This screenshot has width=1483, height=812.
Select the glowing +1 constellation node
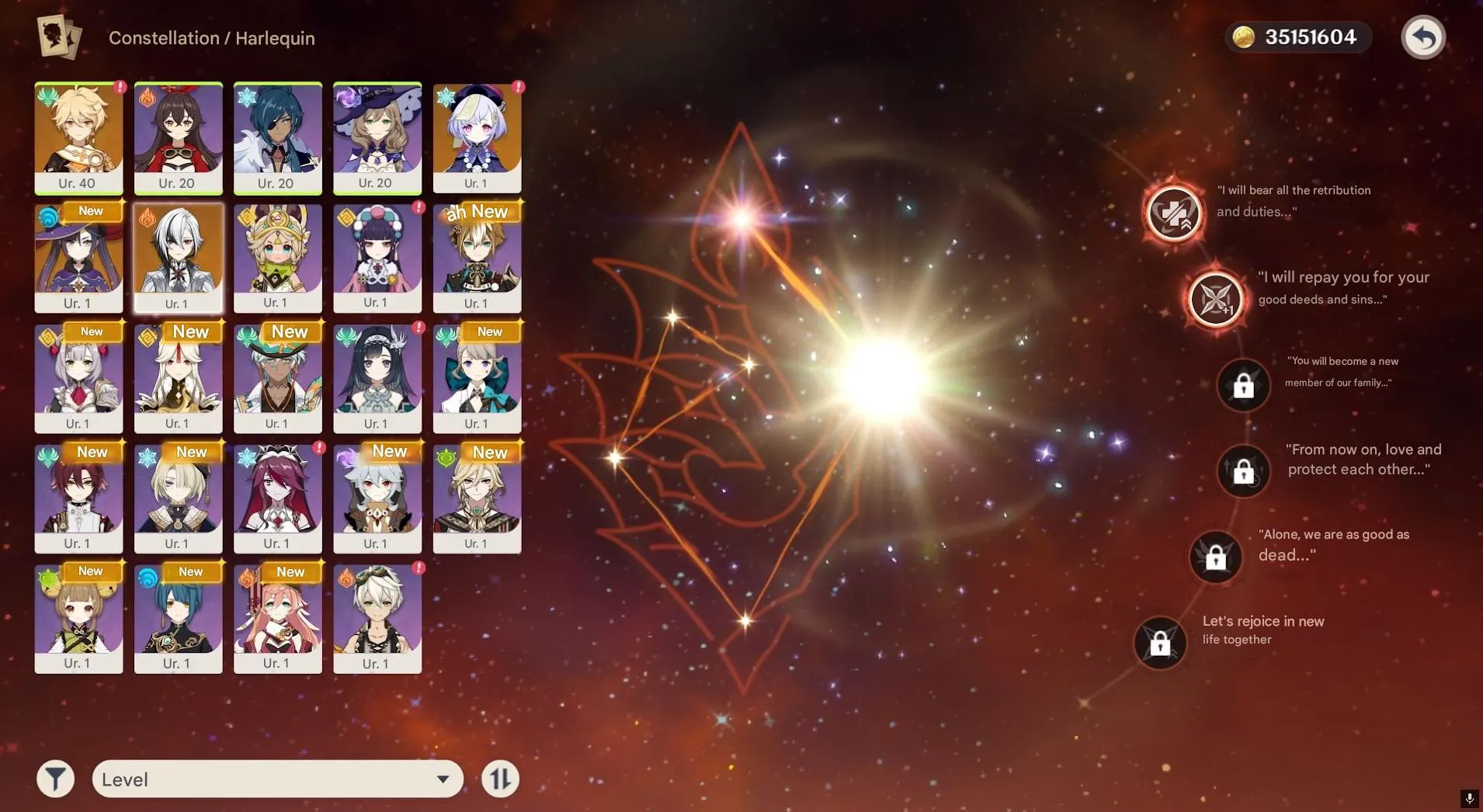click(1215, 298)
